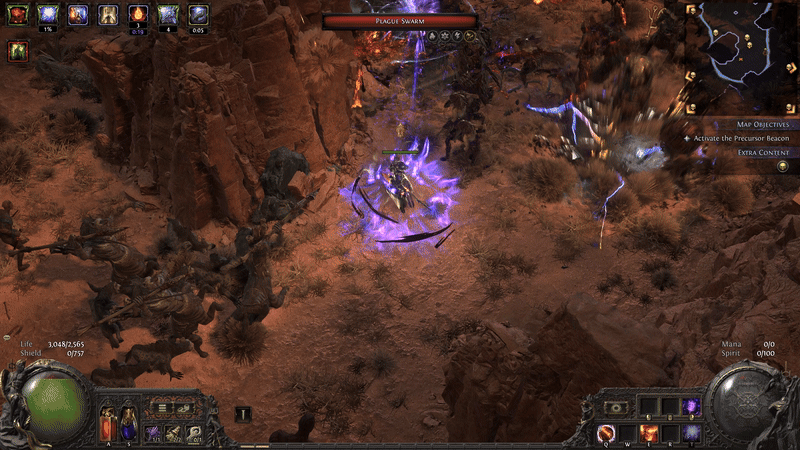800x450 pixels.
Task: Cast the flame skill bound to E
Action: tap(650, 432)
